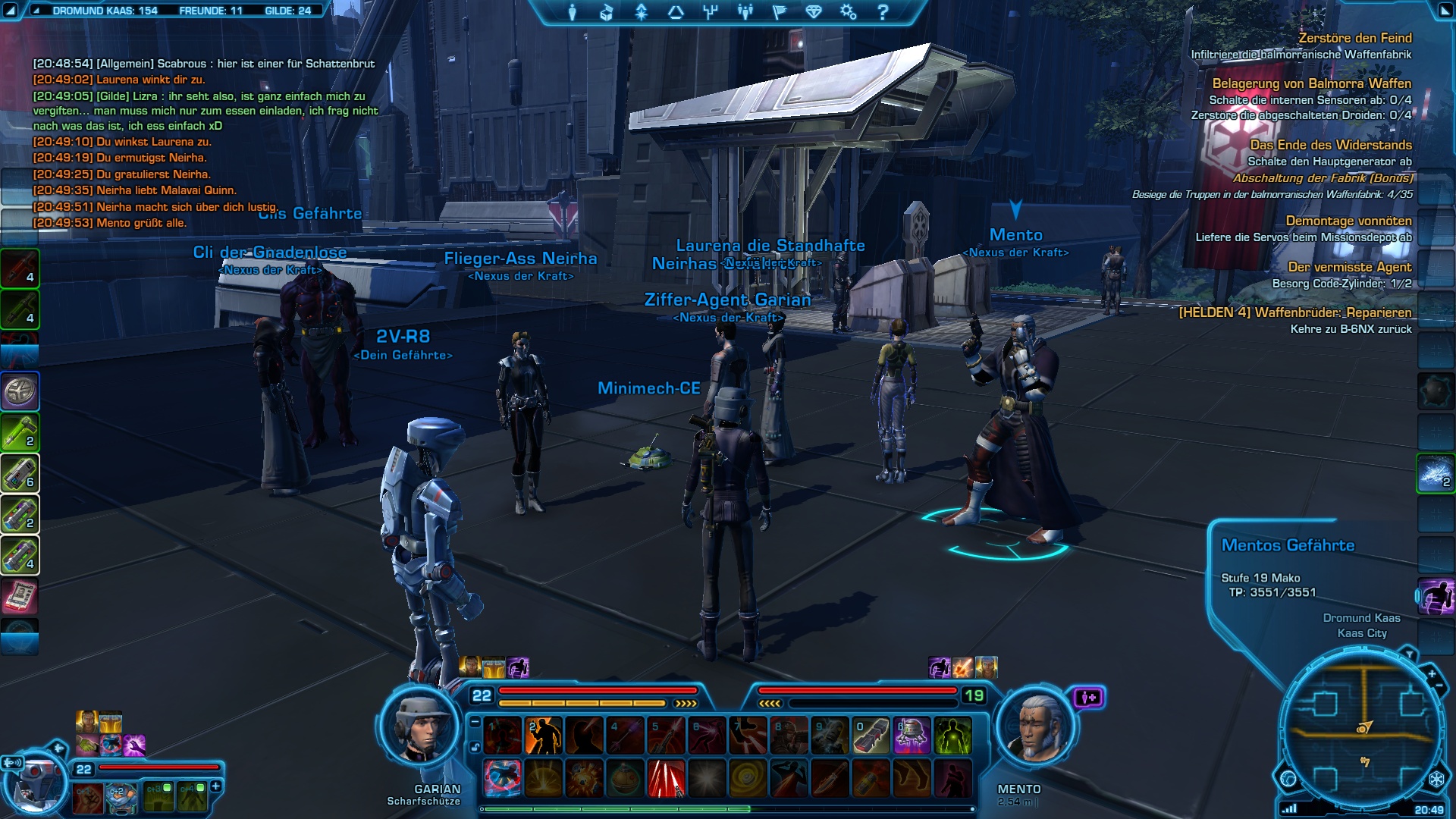Open the minimap filter funnel button
The width and height of the screenshot is (1456, 819).
(x=1409, y=654)
